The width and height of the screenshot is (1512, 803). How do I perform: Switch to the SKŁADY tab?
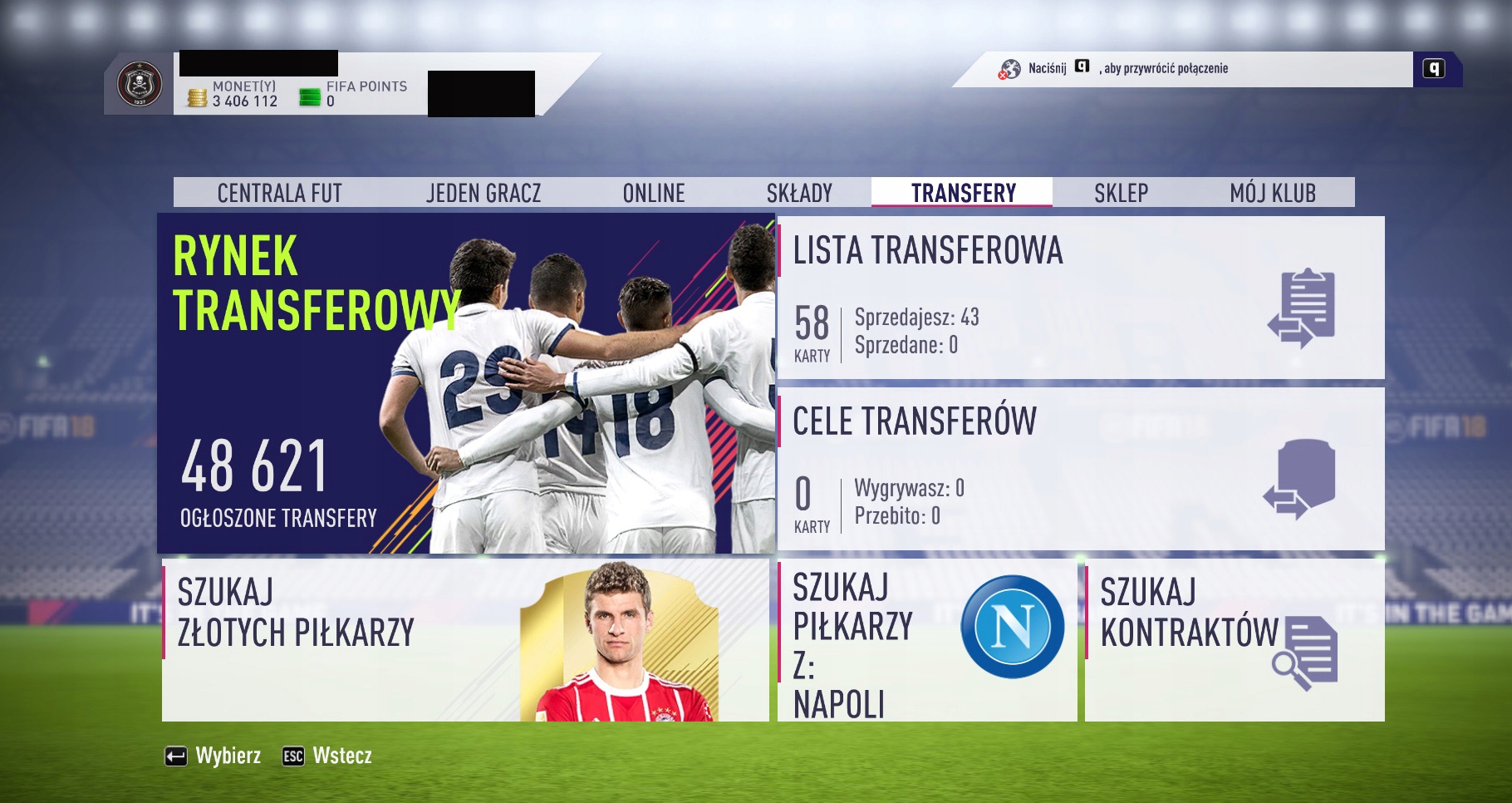[800, 192]
